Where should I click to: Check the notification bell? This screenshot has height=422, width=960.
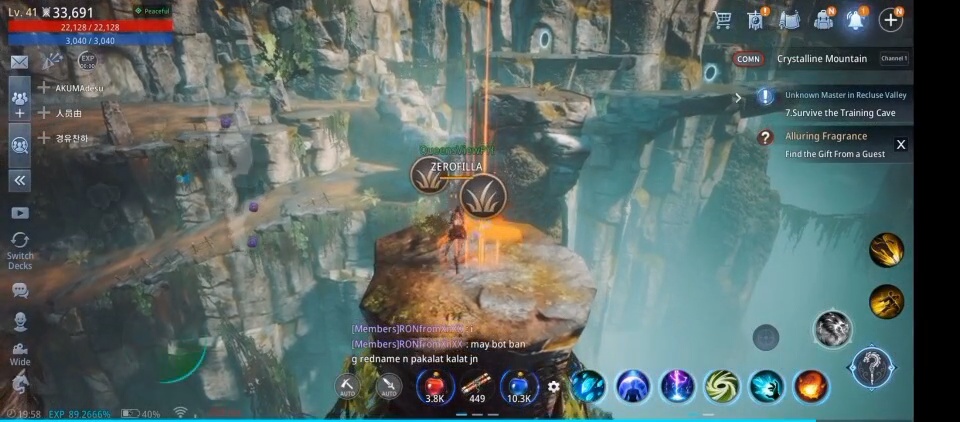[x=857, y=20]
